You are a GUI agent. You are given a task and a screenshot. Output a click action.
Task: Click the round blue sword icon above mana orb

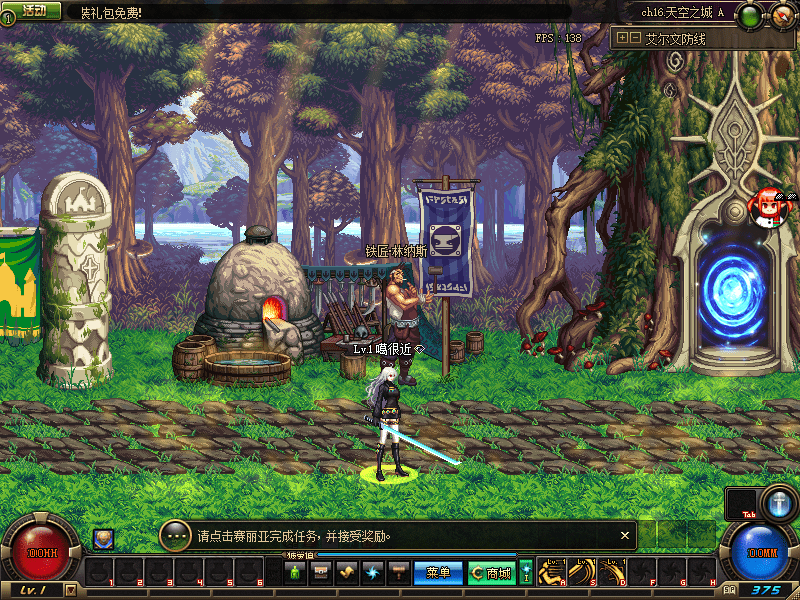778,501
